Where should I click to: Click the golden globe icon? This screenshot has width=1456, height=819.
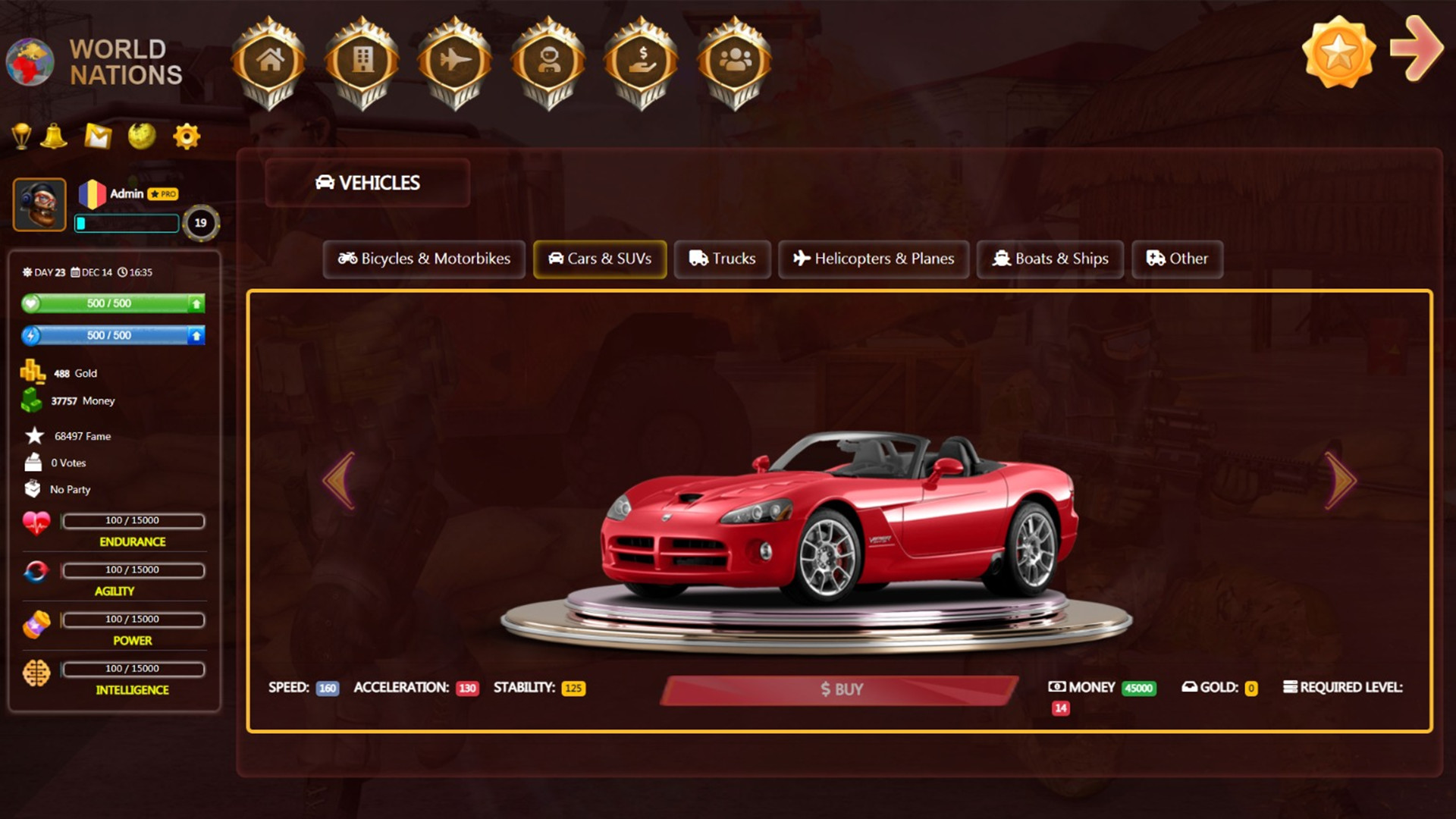click(x=141, y=136)
